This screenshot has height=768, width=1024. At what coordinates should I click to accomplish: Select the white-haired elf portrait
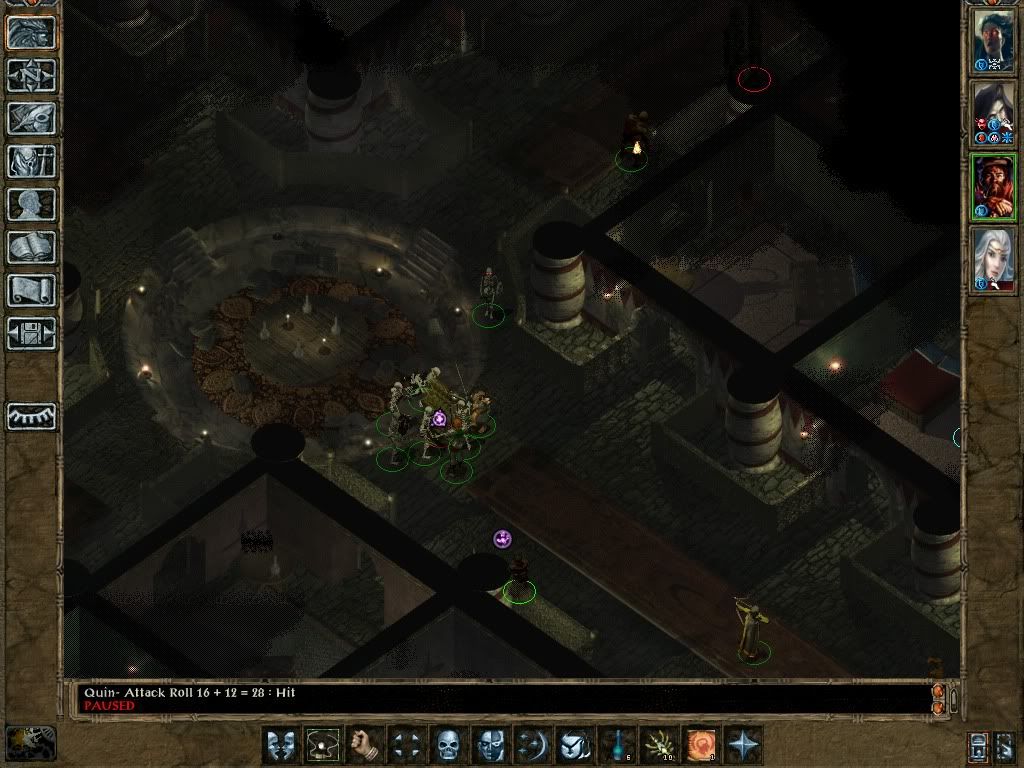pos(994,260)
